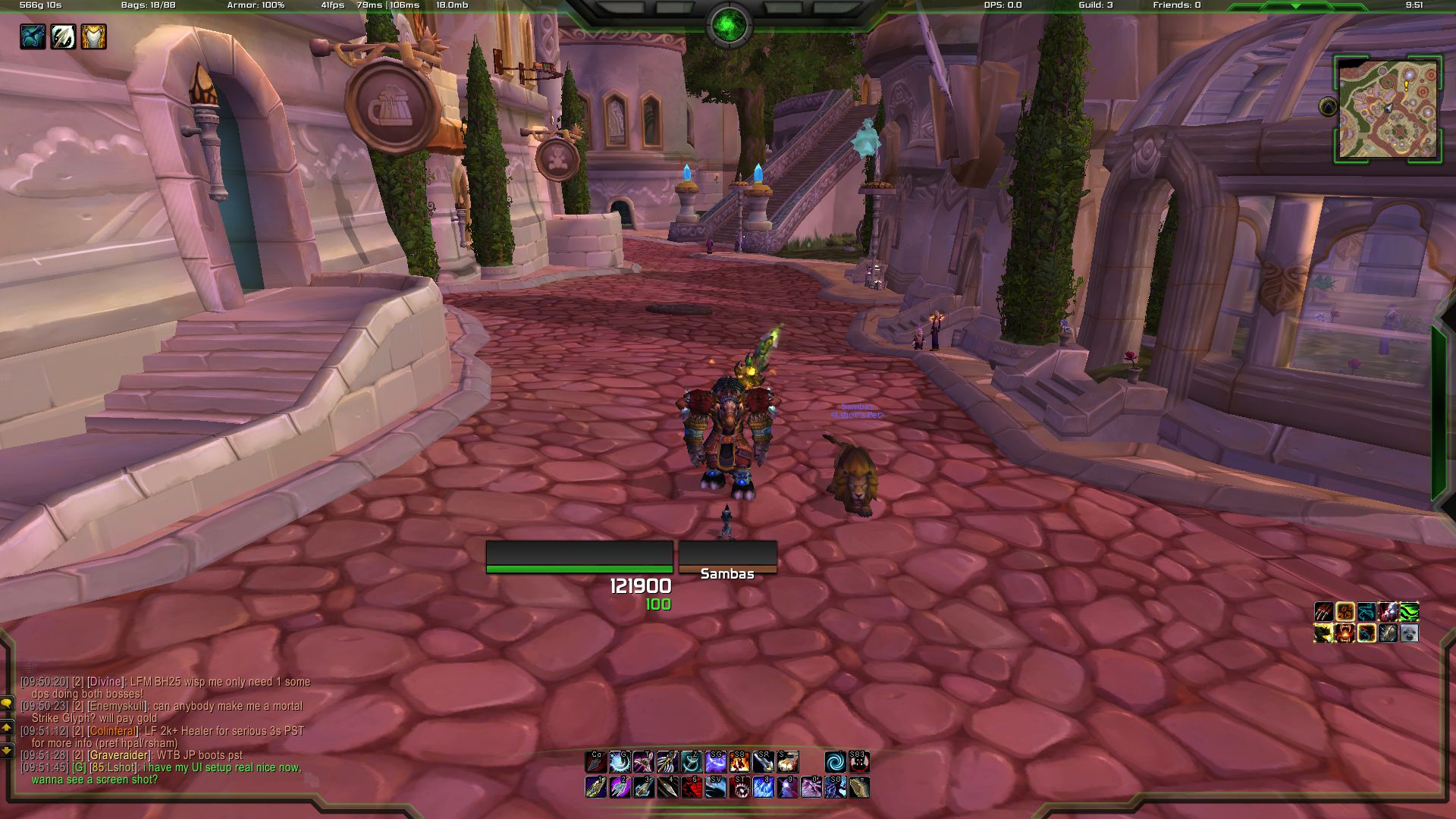Image resolution: width=1456 pixels, height=819 pixels.
Task: Use the stone item bound to equals key
Action: coord(858,787)
